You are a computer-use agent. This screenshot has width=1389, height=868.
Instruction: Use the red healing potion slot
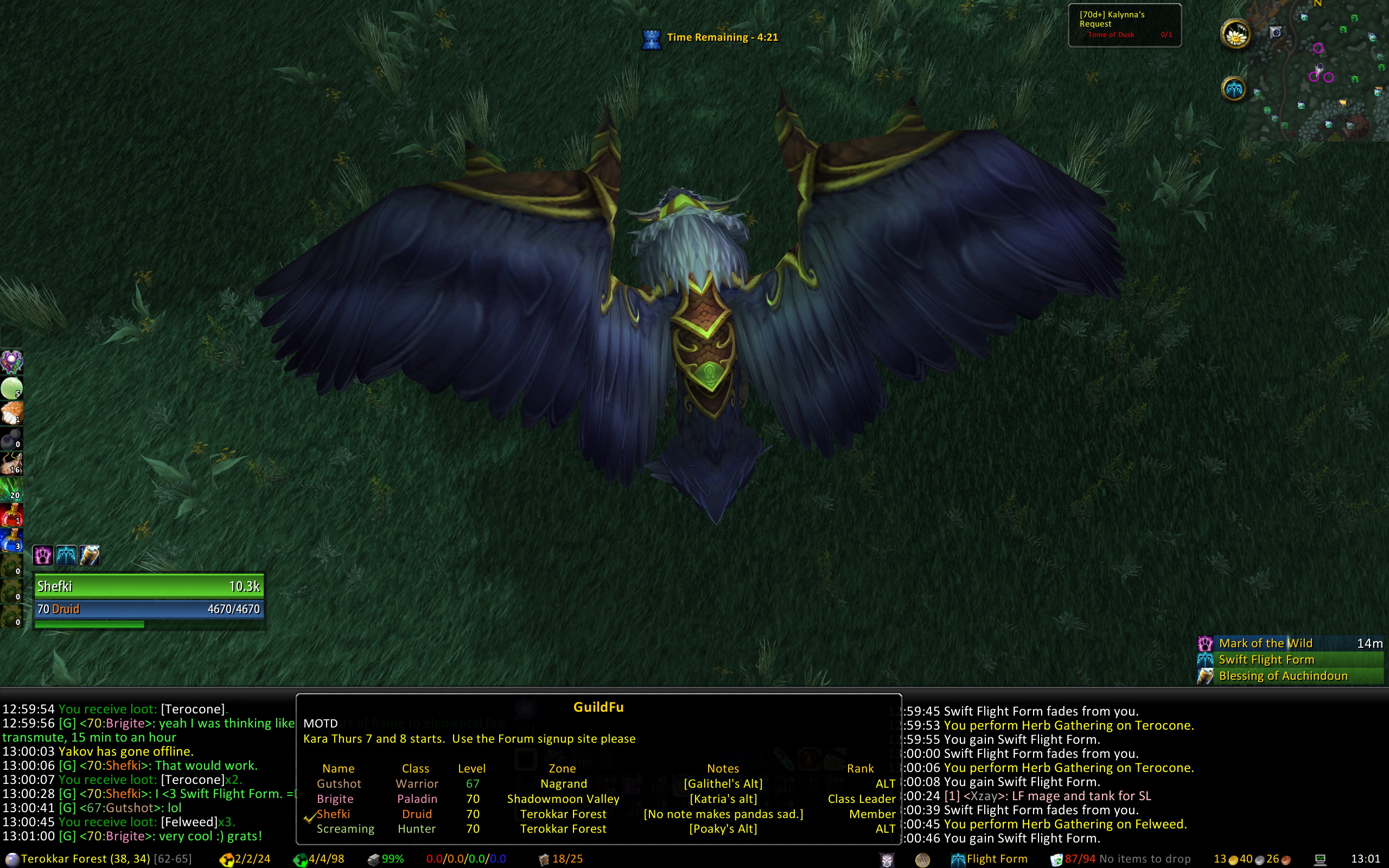point(11,515)
